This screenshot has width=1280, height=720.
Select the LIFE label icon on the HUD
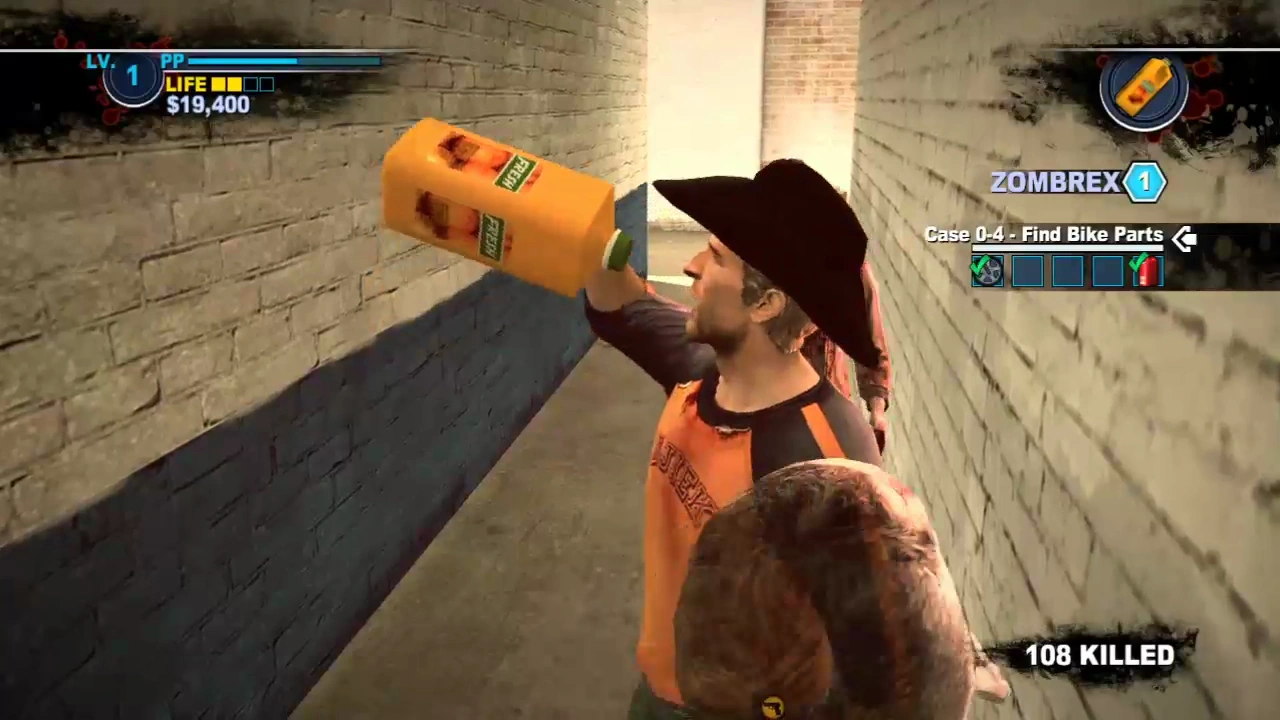pos(188,84)
